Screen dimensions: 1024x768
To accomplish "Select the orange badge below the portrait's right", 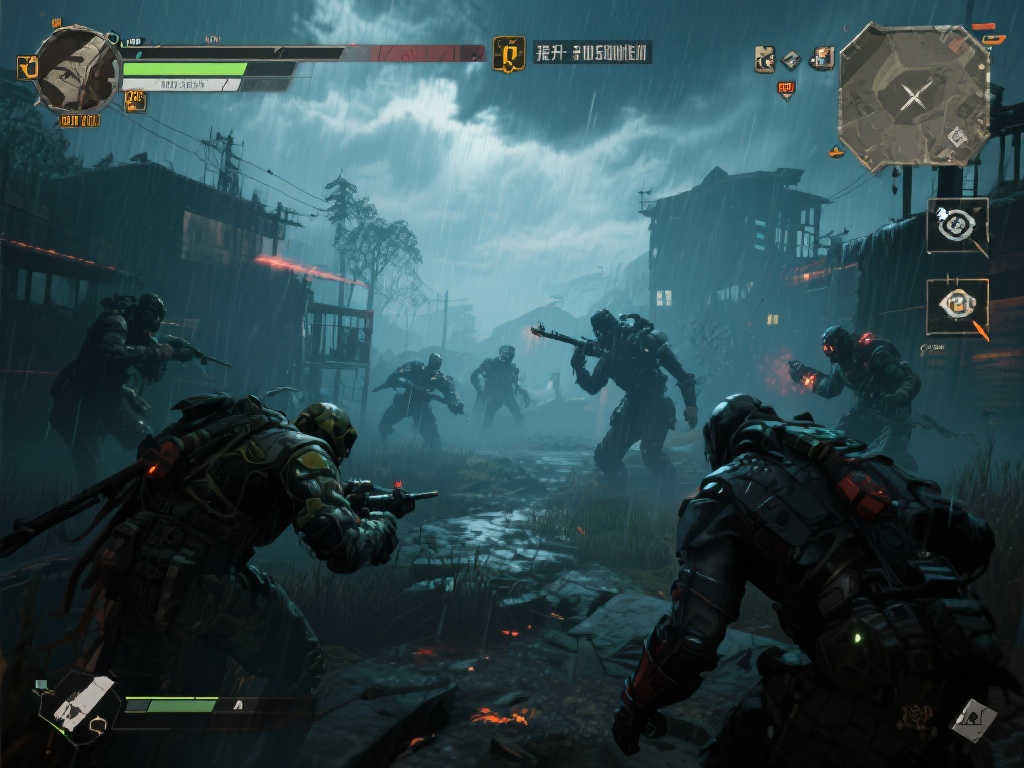I will coord(135,99).
